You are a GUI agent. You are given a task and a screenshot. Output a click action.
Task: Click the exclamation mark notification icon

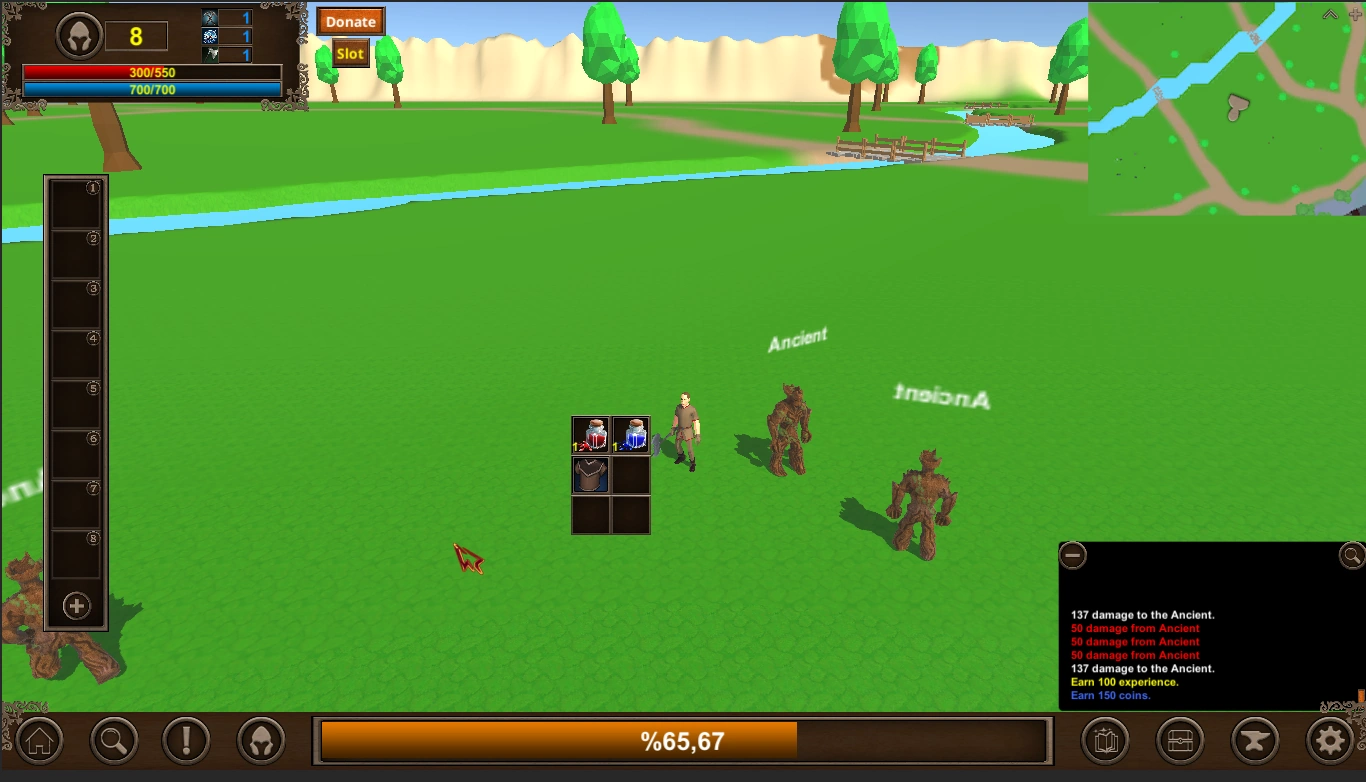coord(187,740)
